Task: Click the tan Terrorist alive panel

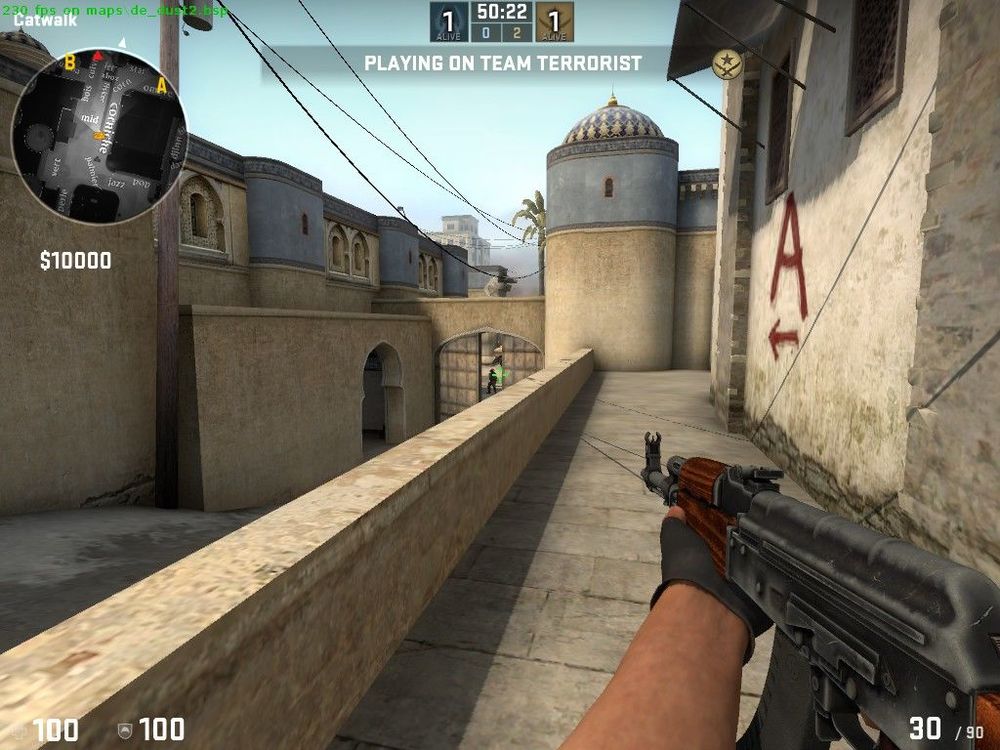Action: pyautogui.click(x=554, y=22)
